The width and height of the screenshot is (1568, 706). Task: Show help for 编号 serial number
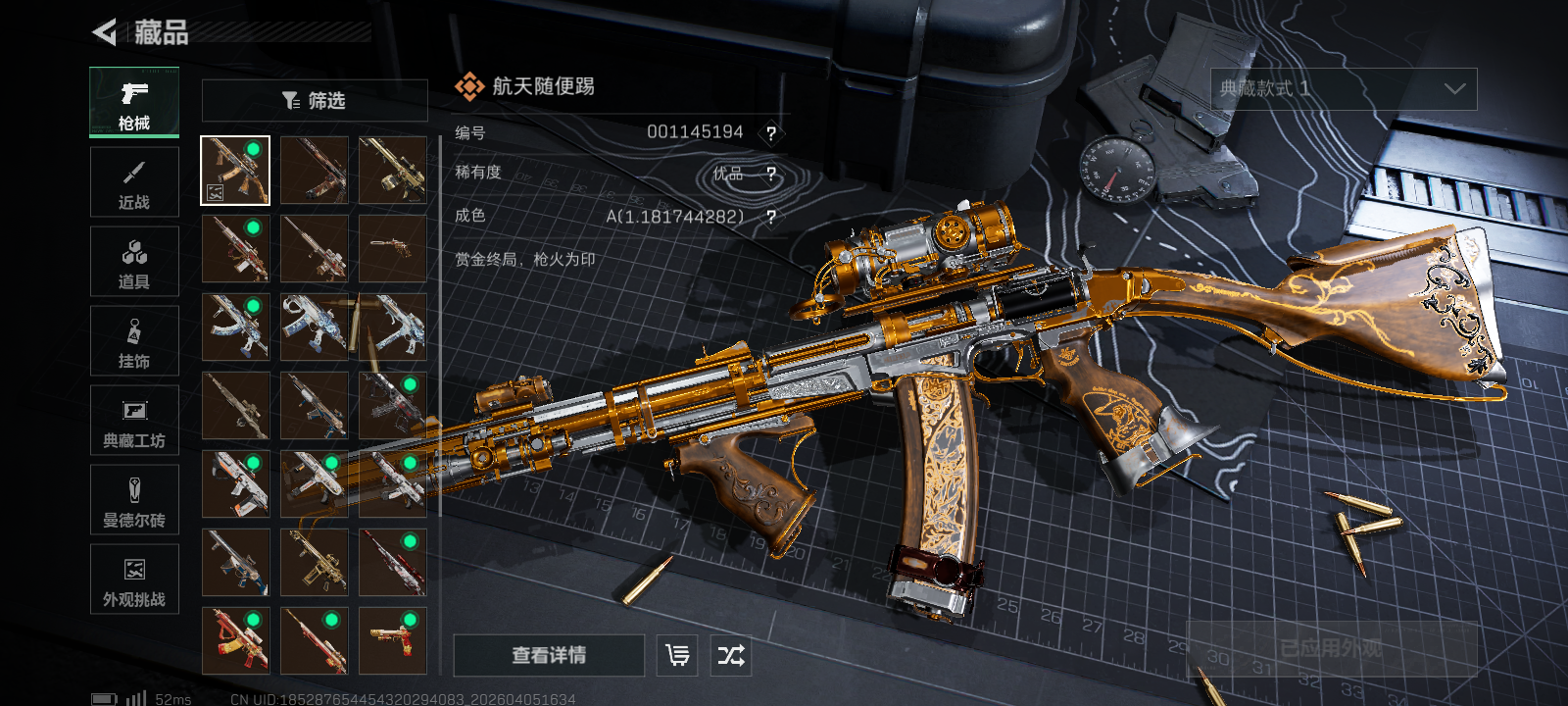771,133
